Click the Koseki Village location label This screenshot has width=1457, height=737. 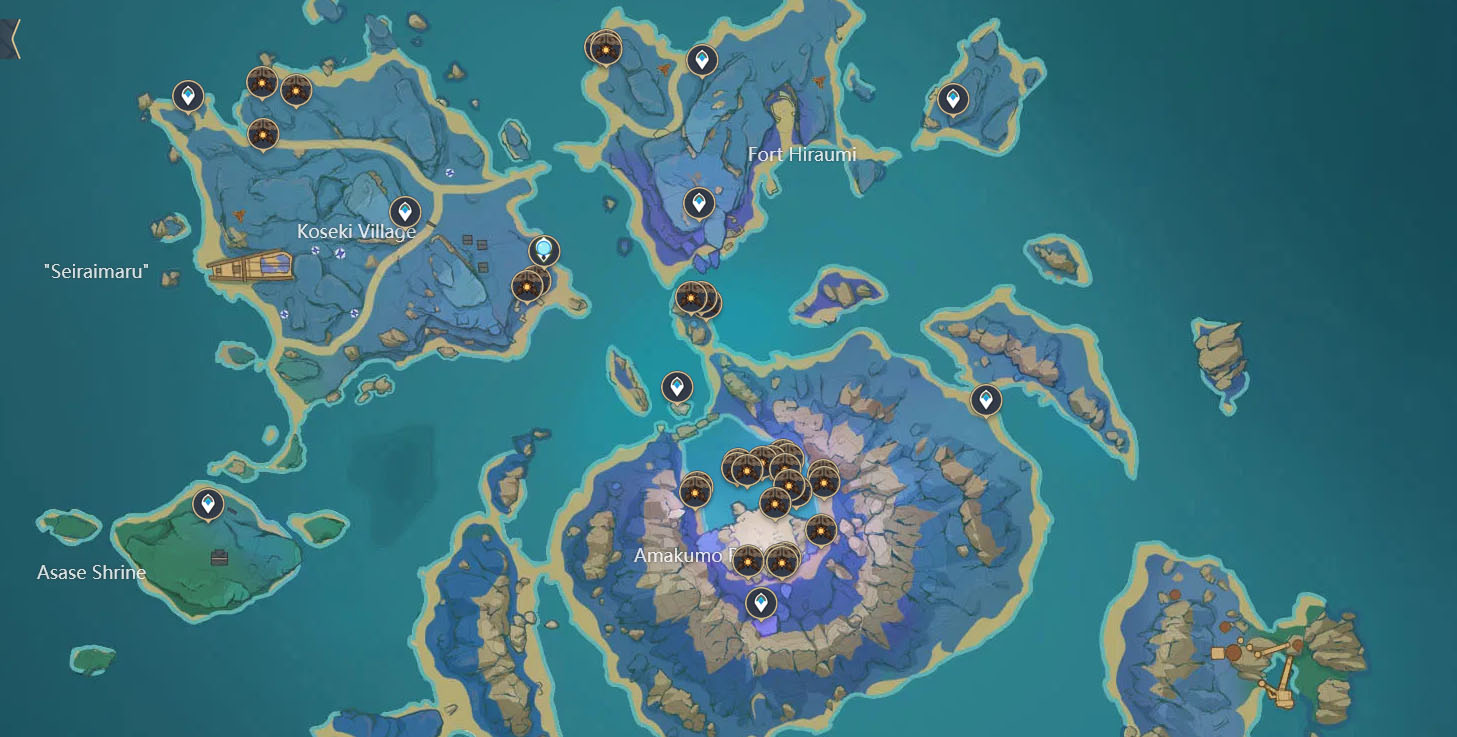click(356, 230)
